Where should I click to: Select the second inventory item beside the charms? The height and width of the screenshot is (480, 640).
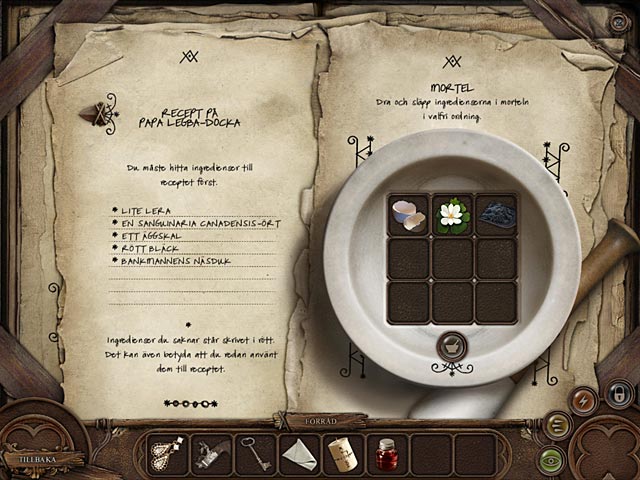210,454
